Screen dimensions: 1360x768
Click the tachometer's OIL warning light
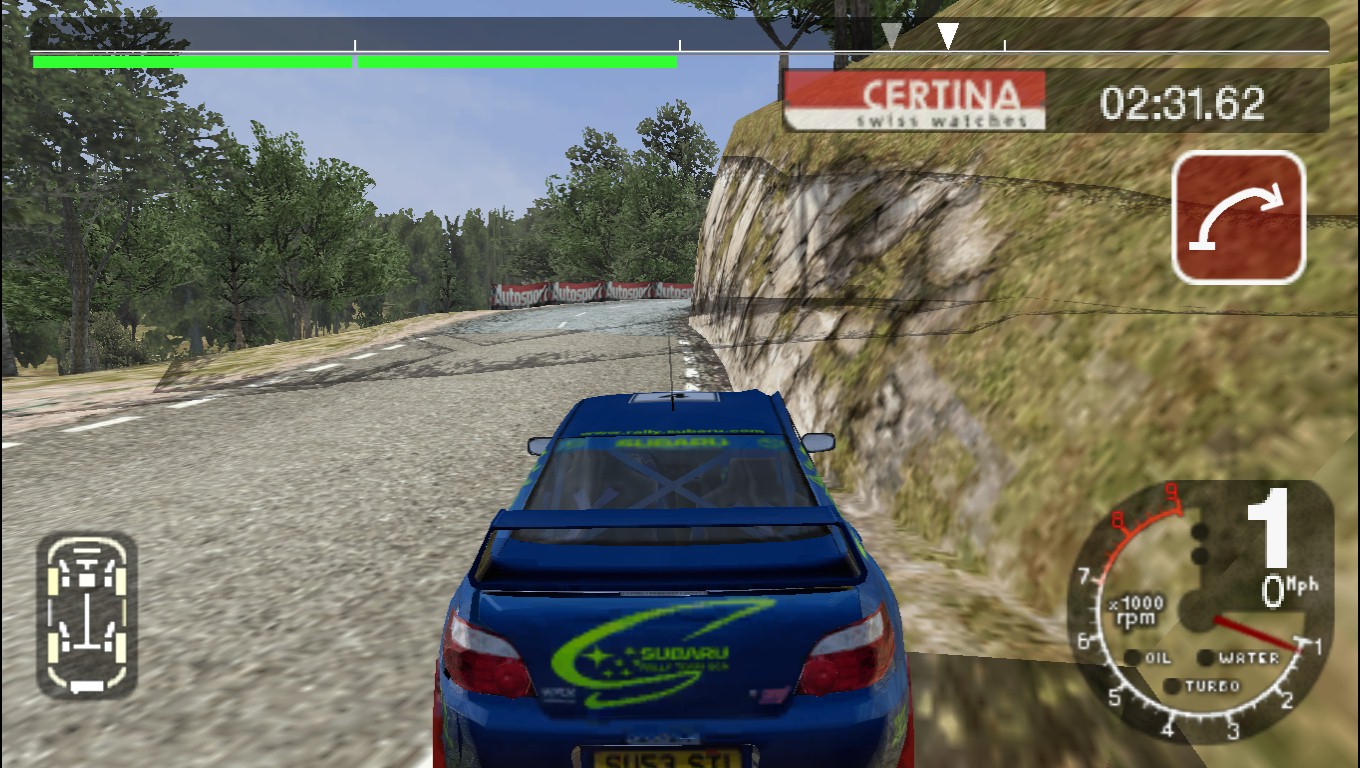coord(1133,658)
